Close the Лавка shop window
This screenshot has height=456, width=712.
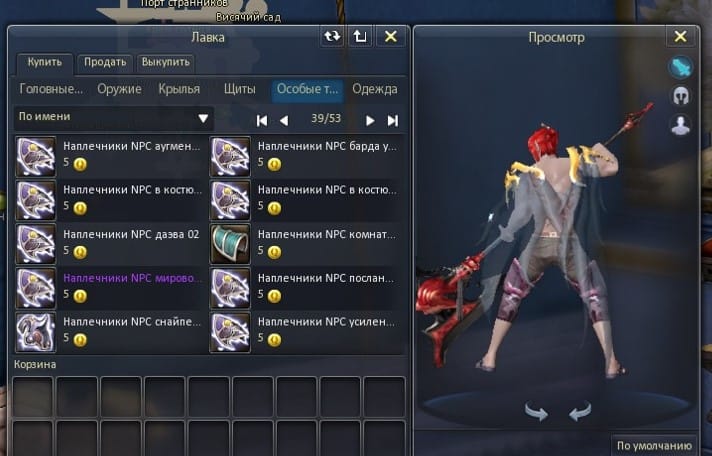[x=391, y=37]
